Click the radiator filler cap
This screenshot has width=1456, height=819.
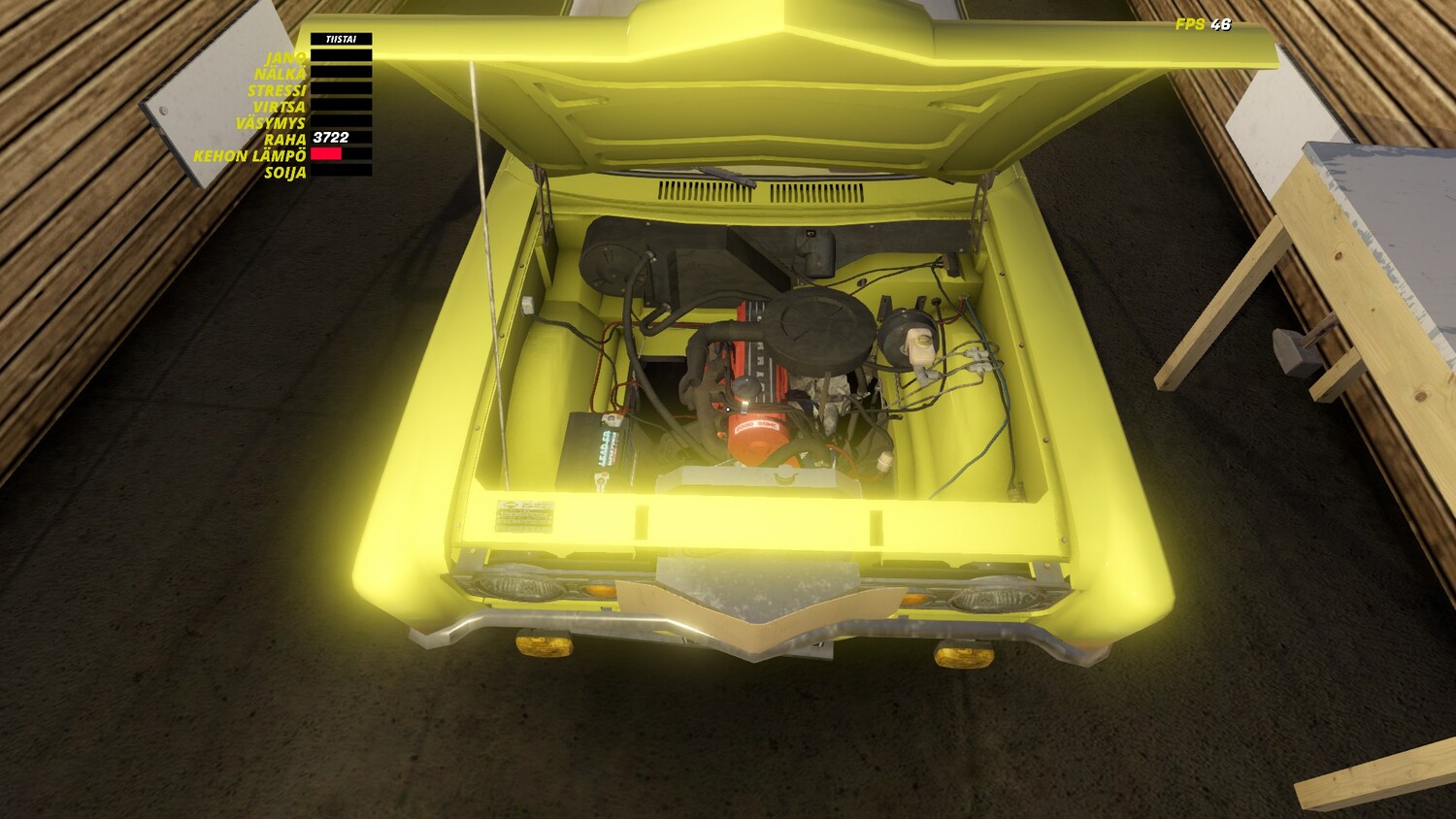[786, 475]
